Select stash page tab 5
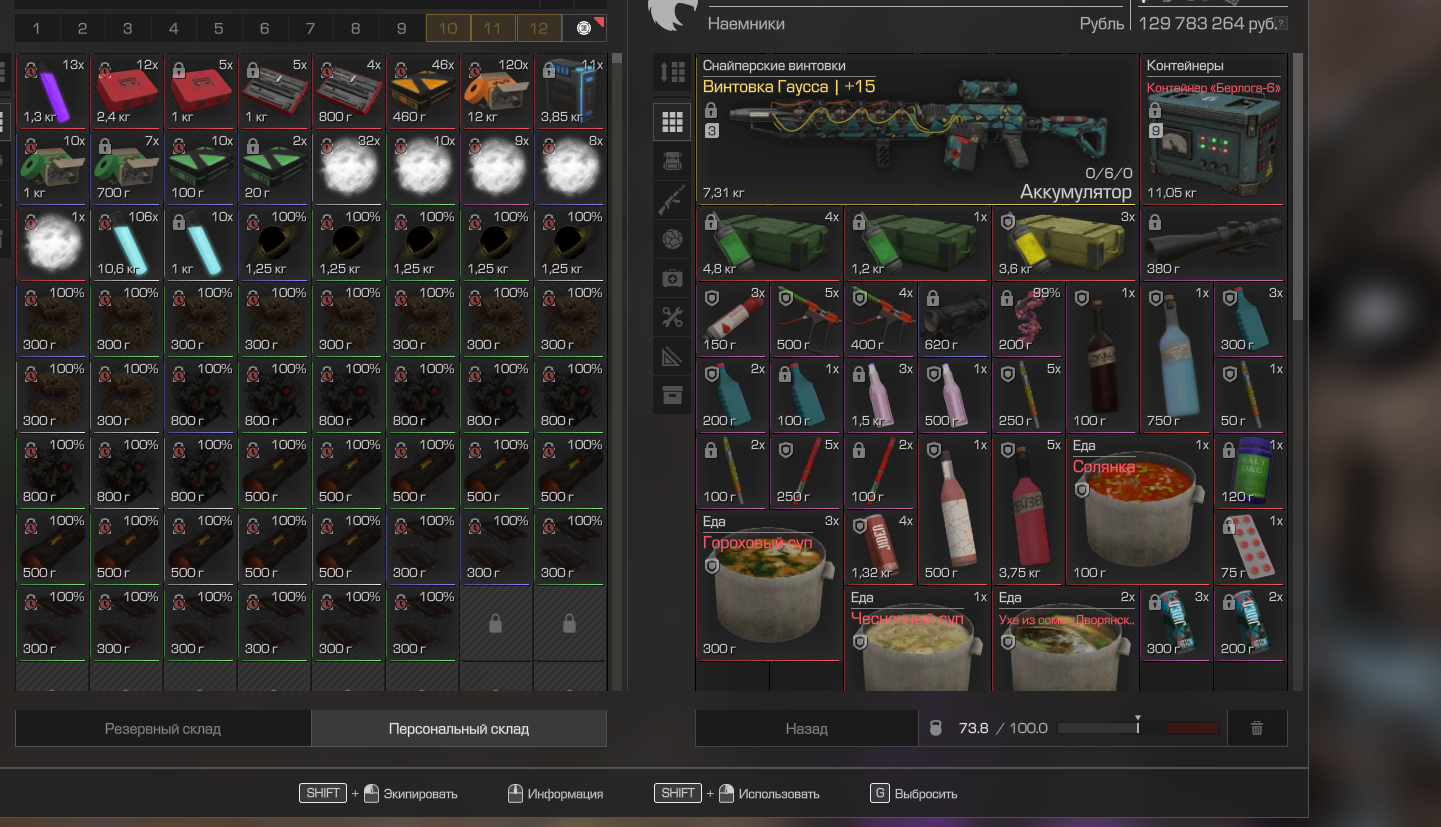Viewport: 1441px width, 827px height. point(219,29)
